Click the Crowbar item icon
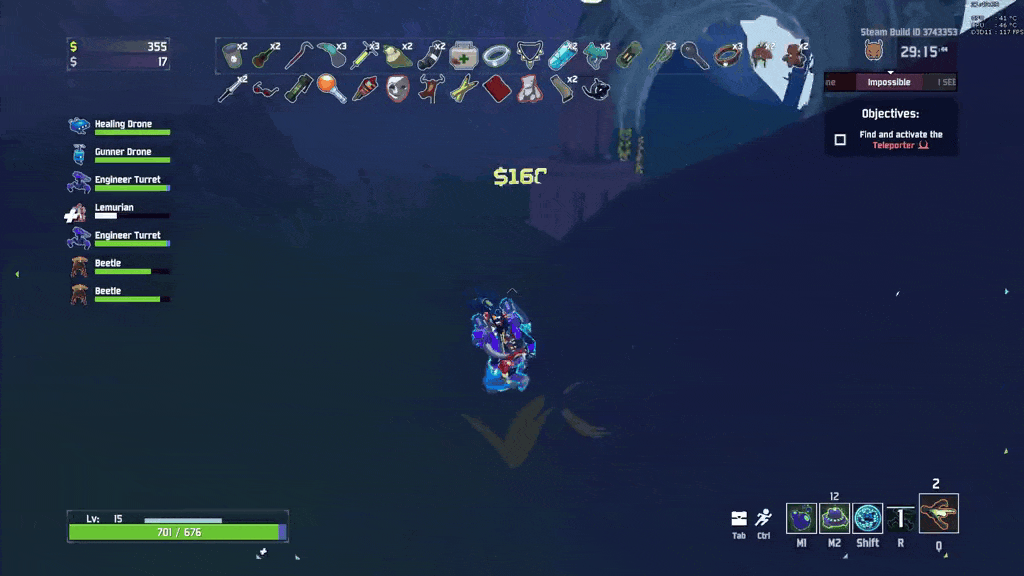Screen dimensions: 1024x576 (298, 54)
